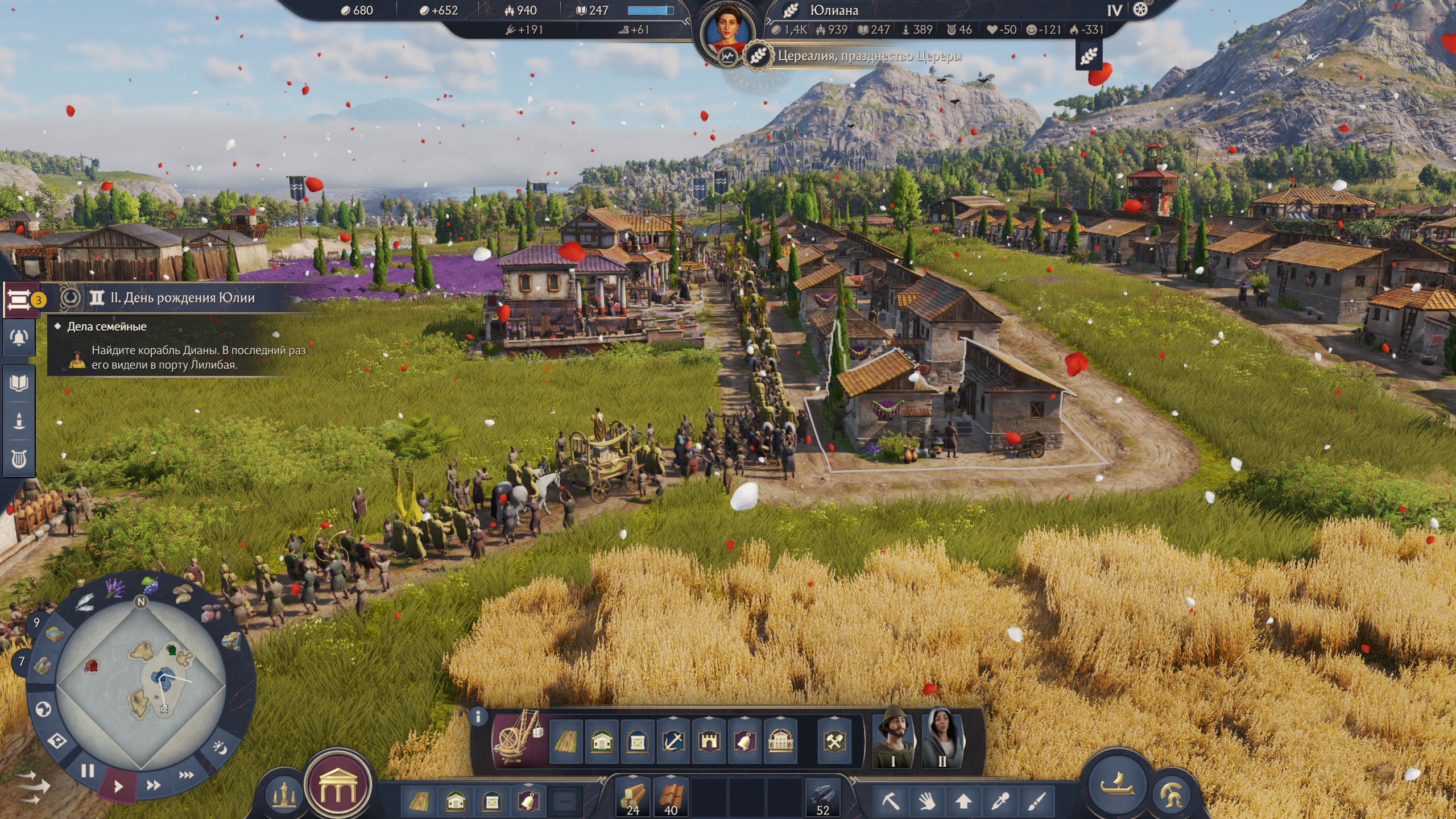This screenshot has height=819, width=1456.
Task: Select the tier II hooded citizen portrait
Action: pos(942,738)
